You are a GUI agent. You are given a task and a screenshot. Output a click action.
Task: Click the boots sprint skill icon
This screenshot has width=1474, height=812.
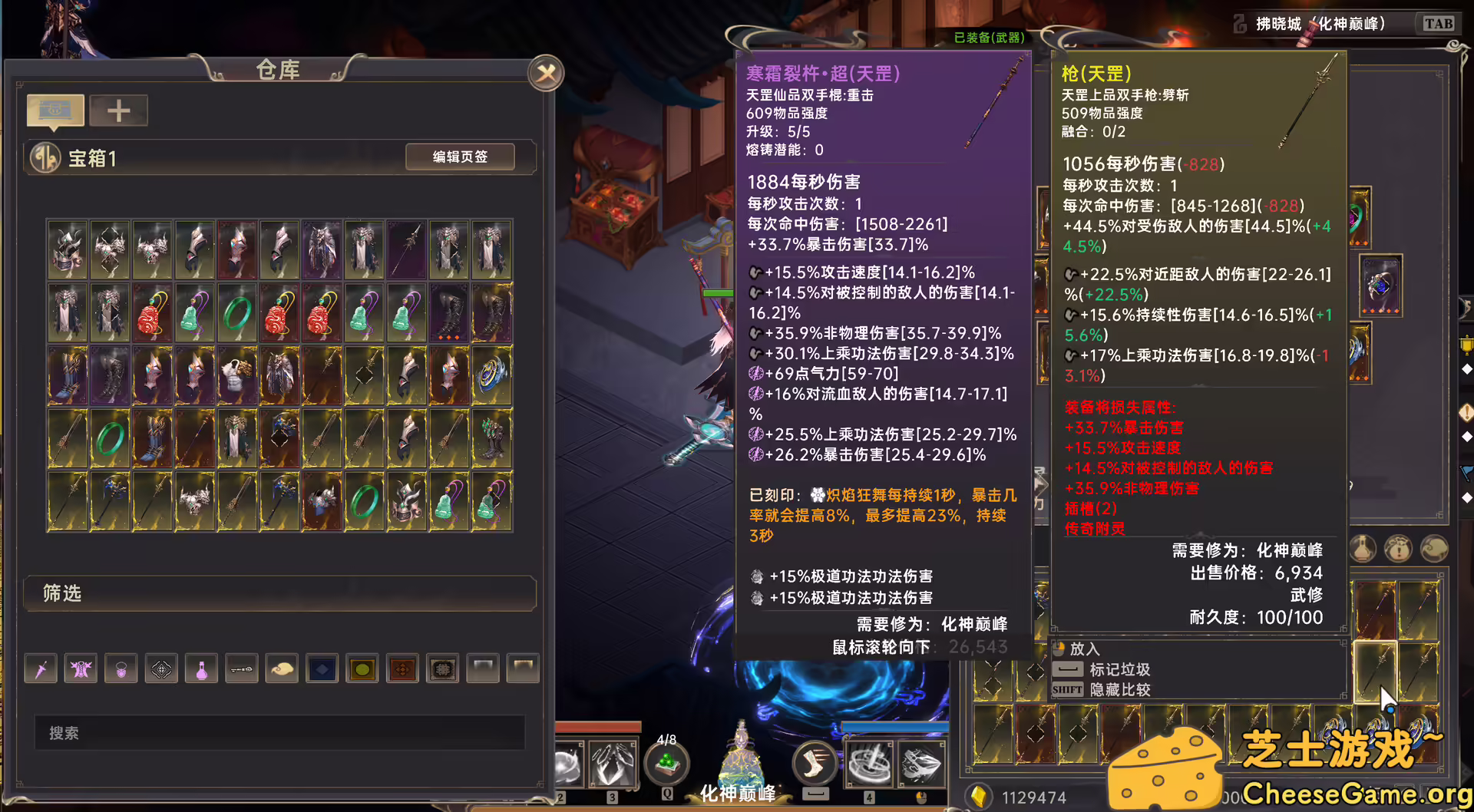click(815, 762)
